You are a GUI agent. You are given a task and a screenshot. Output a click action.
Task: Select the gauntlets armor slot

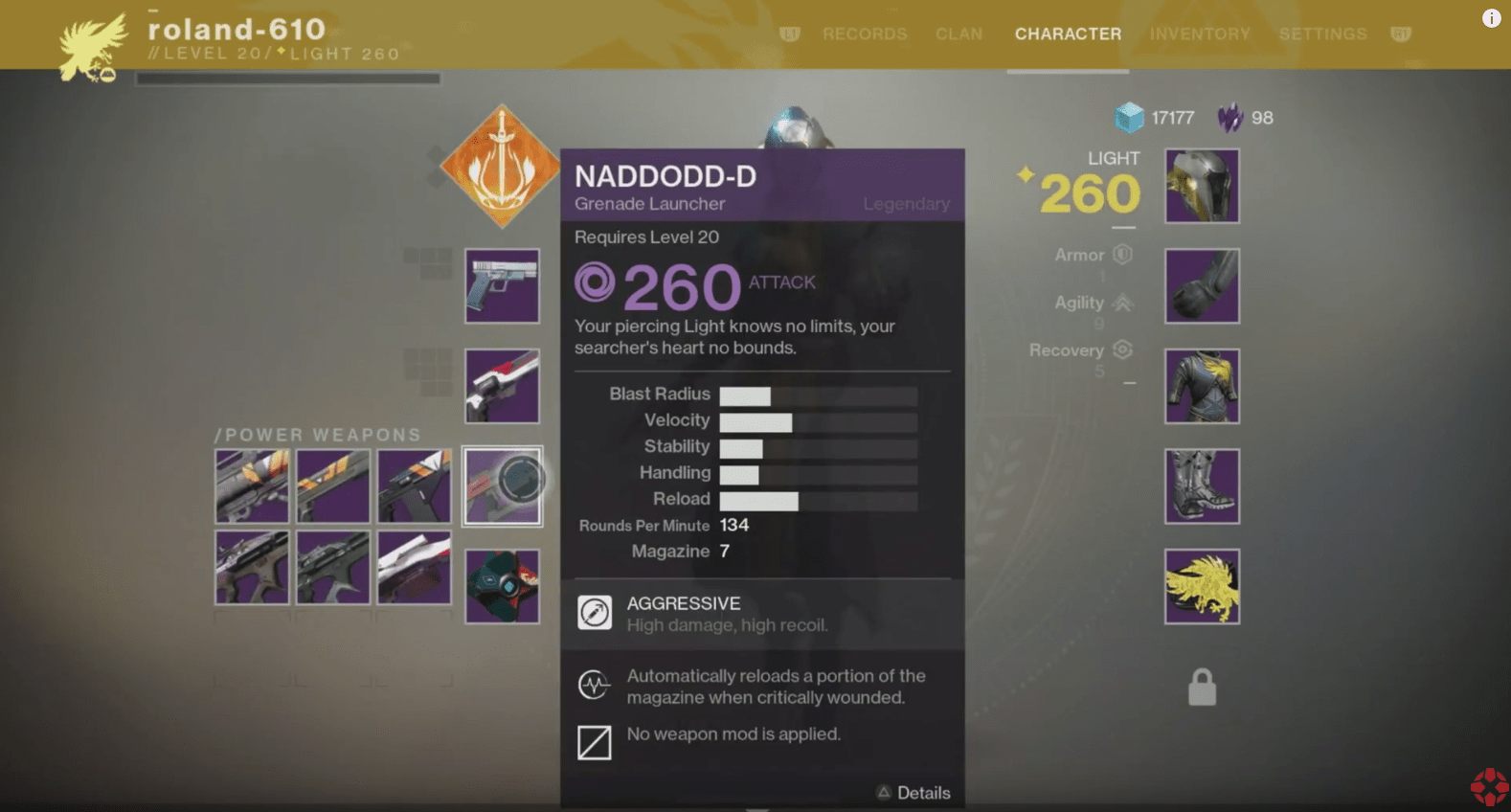pos(1201,285)
